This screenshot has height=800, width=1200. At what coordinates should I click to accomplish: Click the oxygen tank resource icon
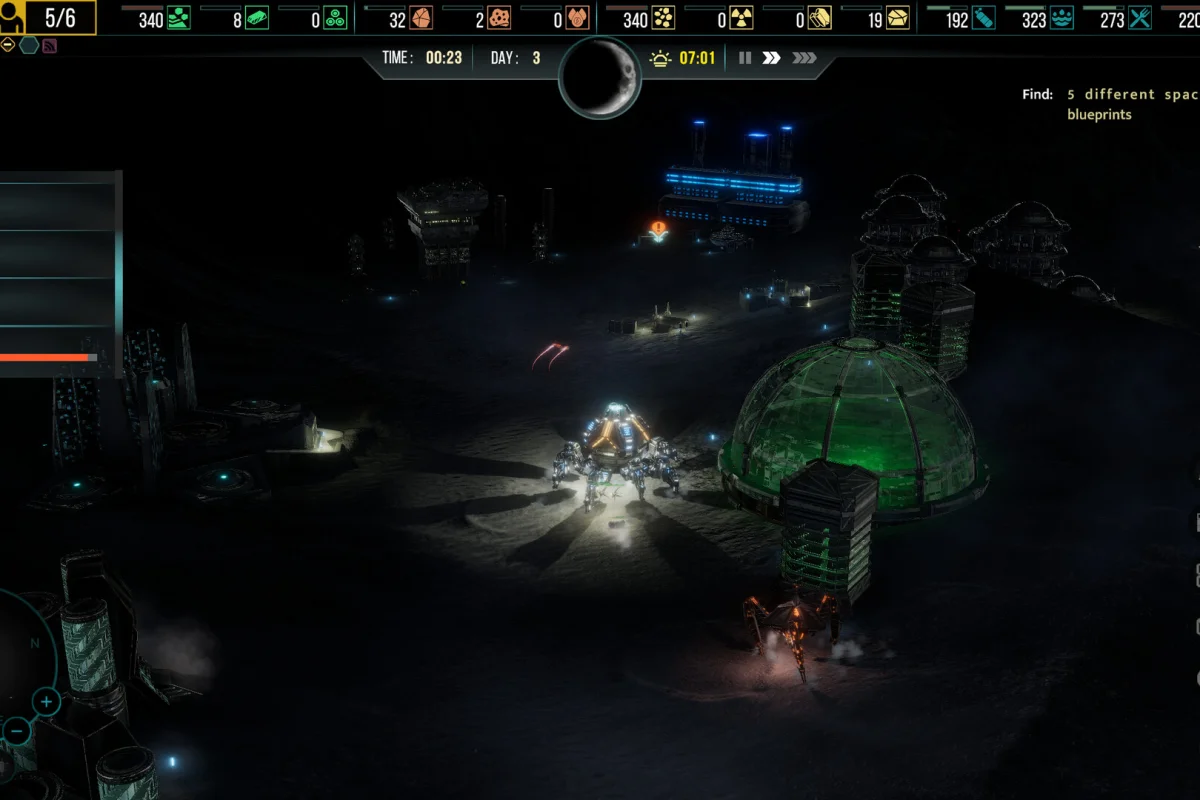[983, 19]
